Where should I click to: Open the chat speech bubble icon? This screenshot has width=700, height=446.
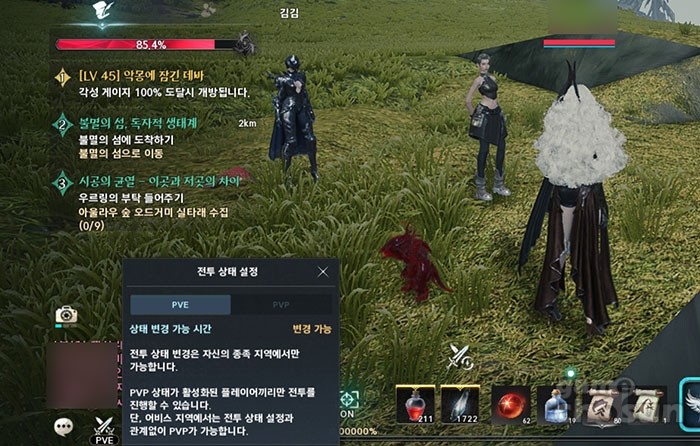pos(64,425)
